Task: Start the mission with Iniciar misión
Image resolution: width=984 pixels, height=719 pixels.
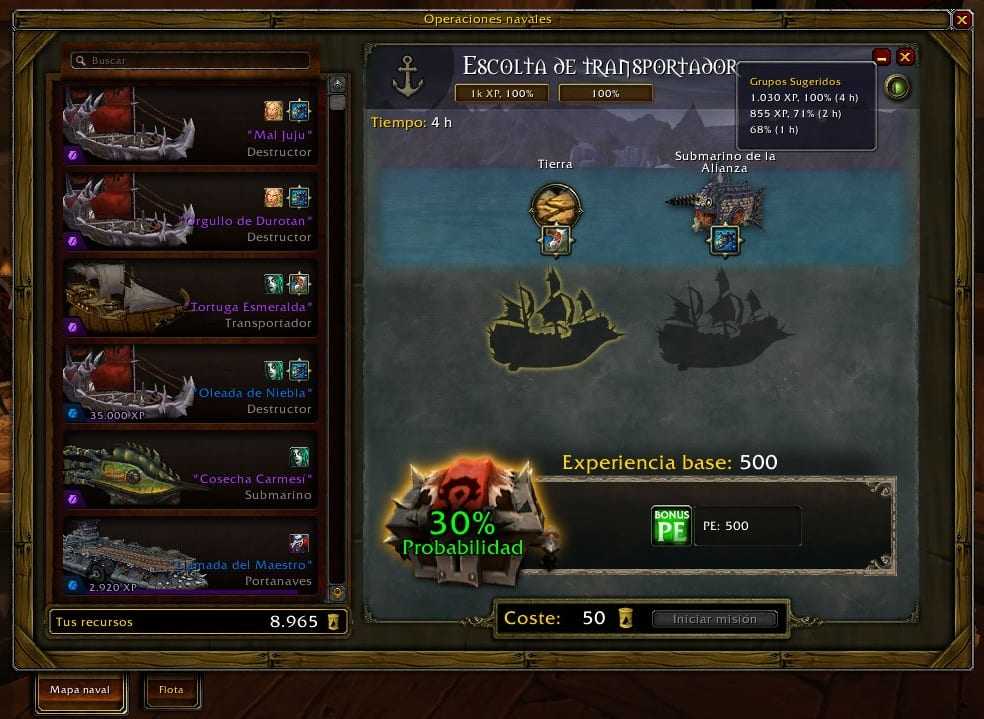Action: 714,619
